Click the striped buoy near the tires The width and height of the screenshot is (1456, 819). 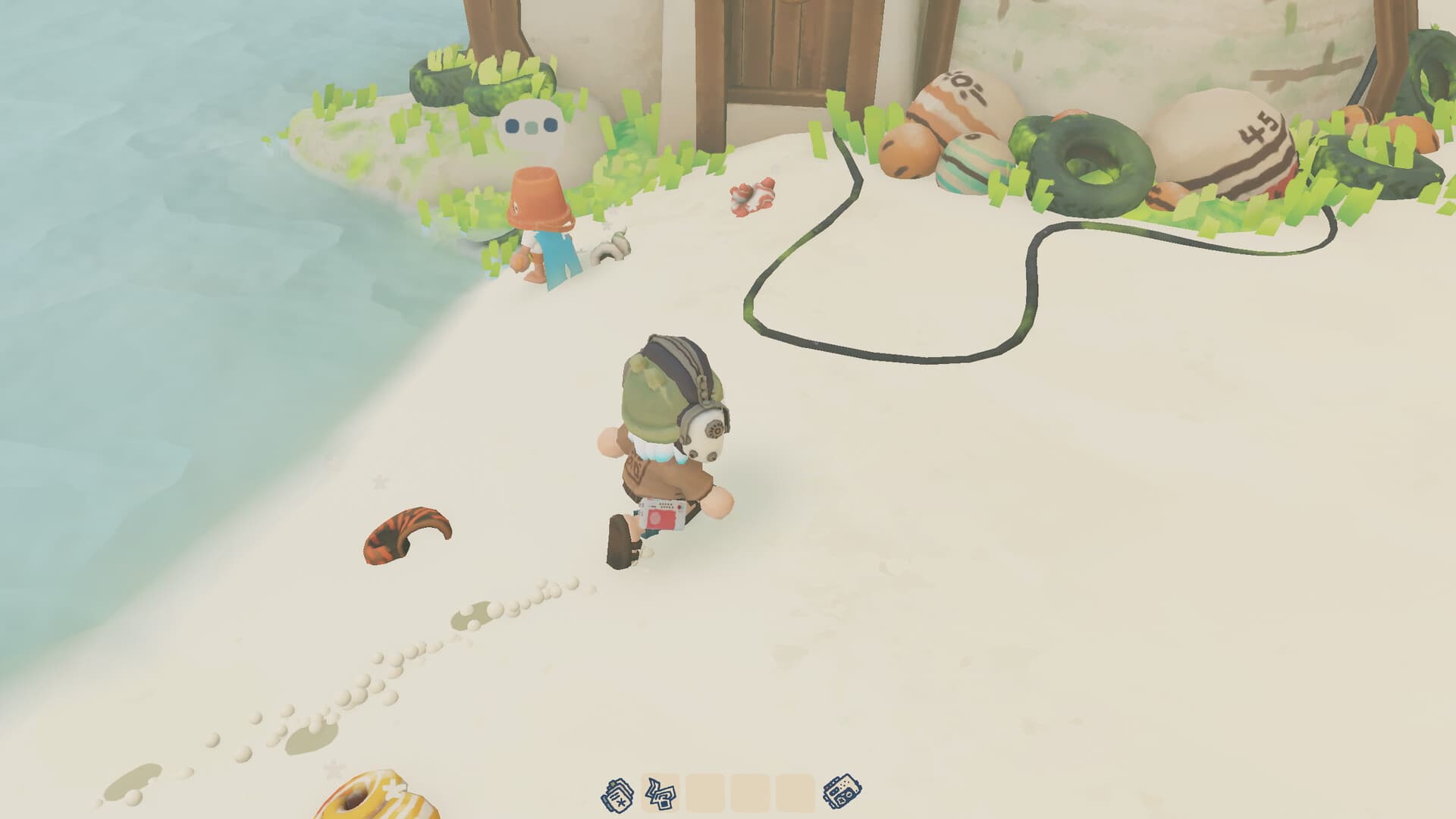point(971,163)
